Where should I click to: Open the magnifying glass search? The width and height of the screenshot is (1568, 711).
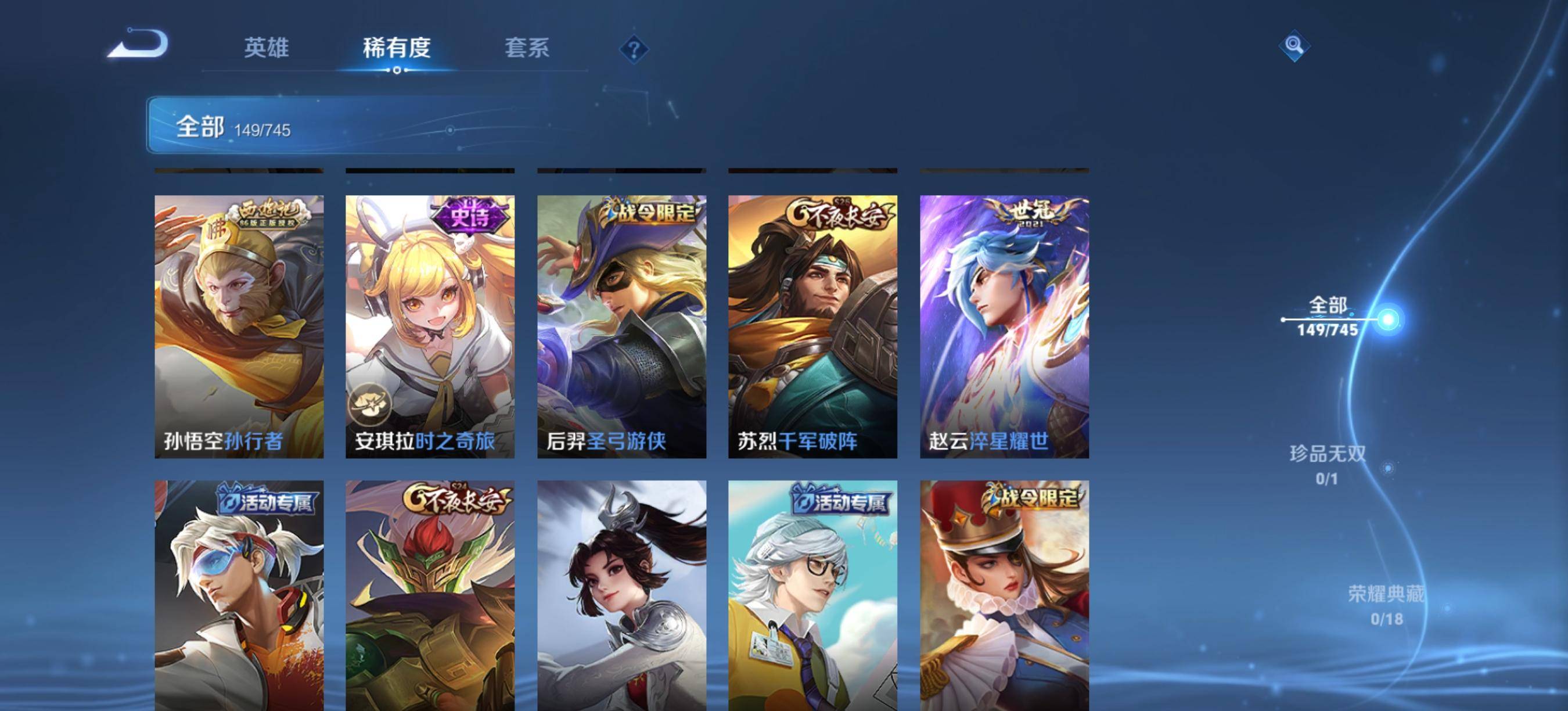1294,45
